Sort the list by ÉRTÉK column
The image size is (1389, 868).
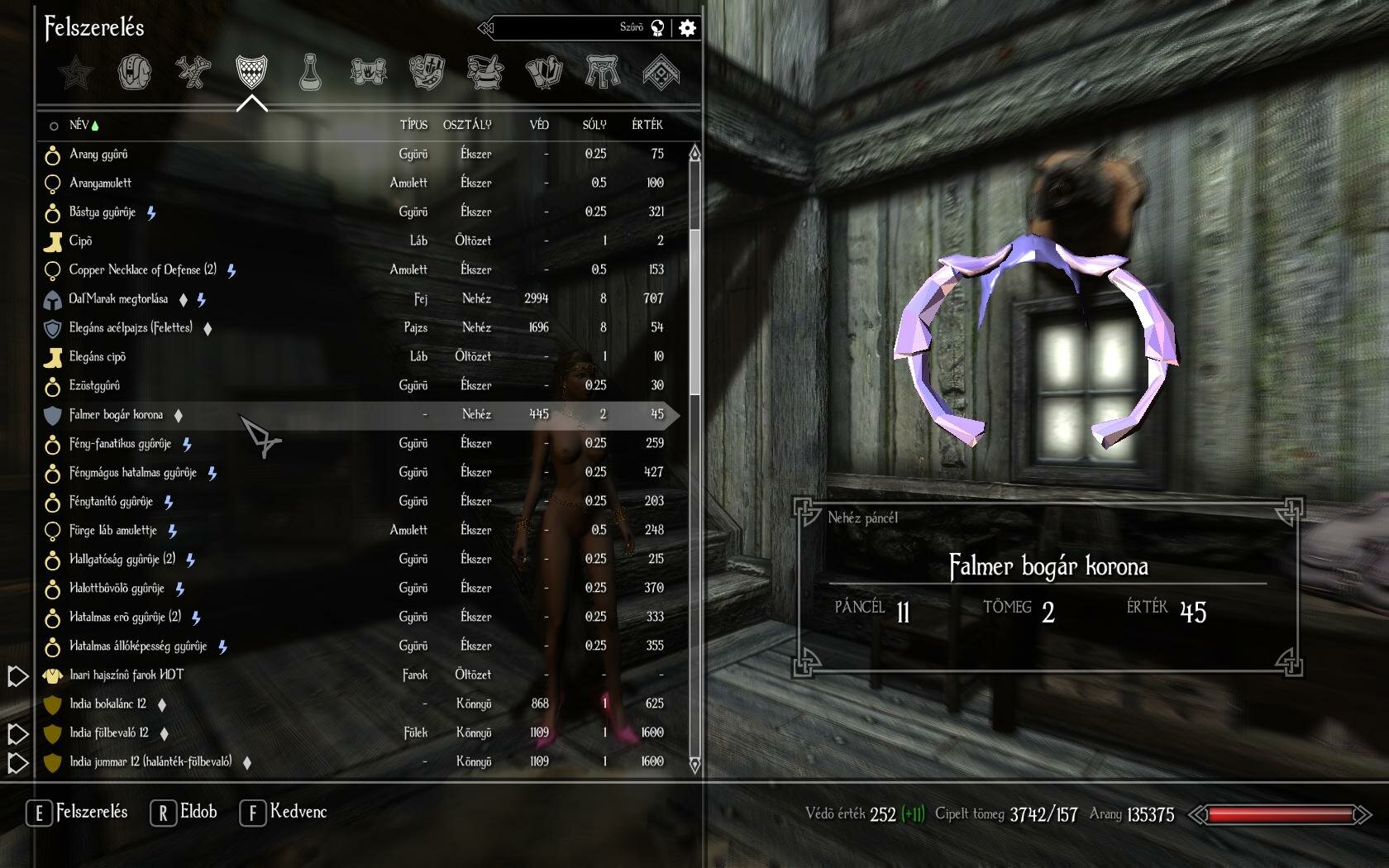[x=647, y=125]
